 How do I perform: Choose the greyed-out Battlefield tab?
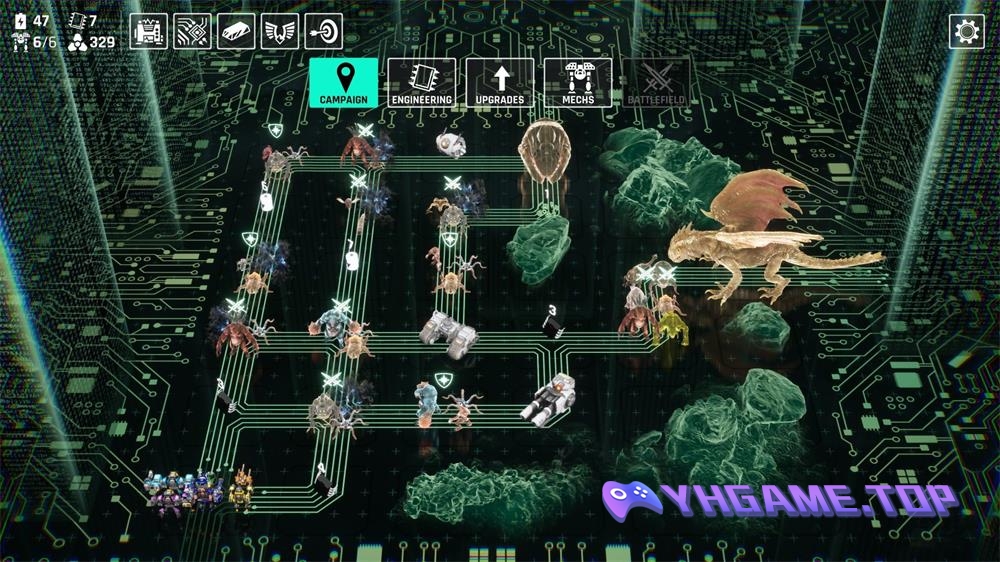[656, 82]
